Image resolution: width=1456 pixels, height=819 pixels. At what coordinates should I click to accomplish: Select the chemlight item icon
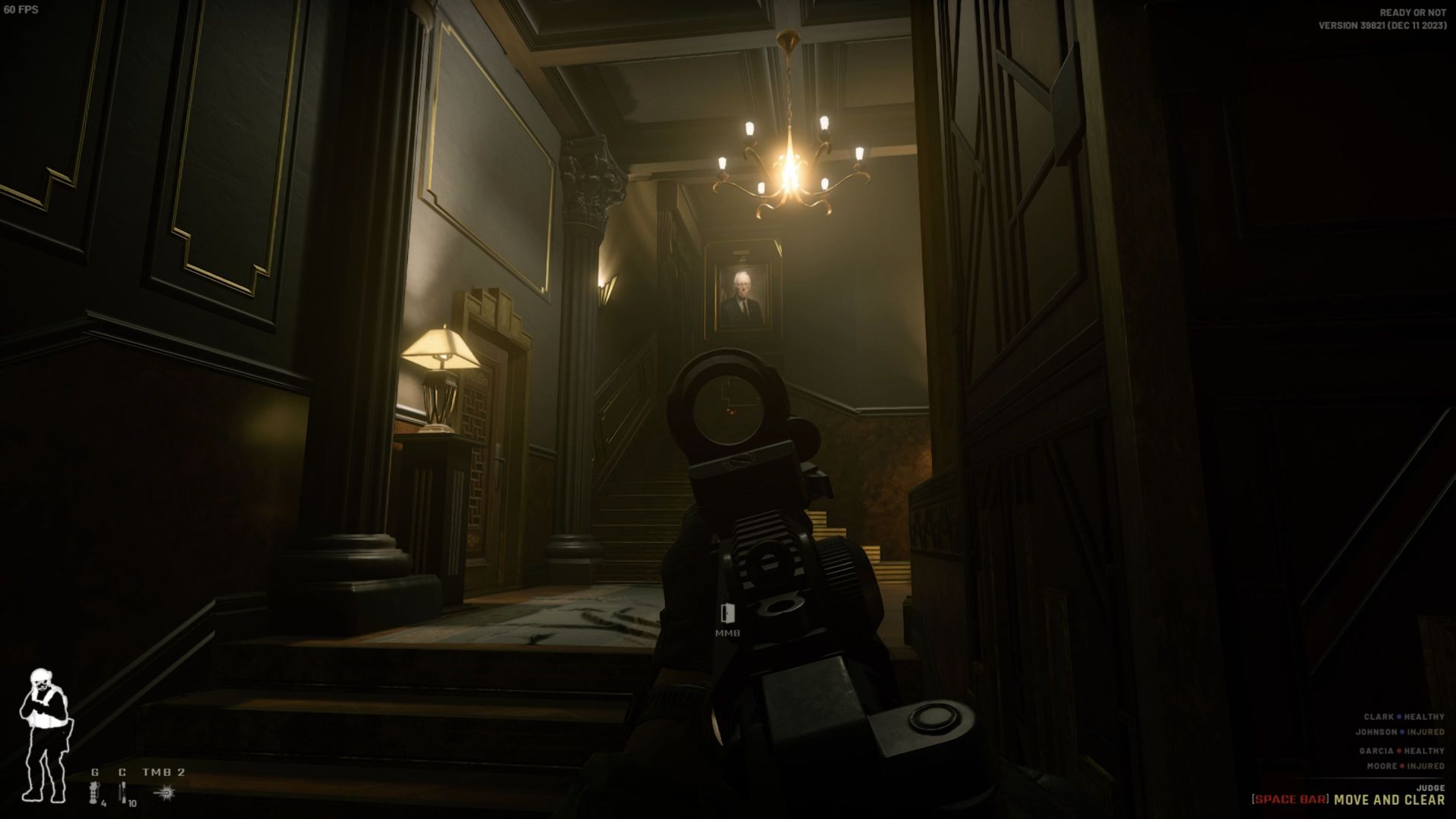(122, 792)
